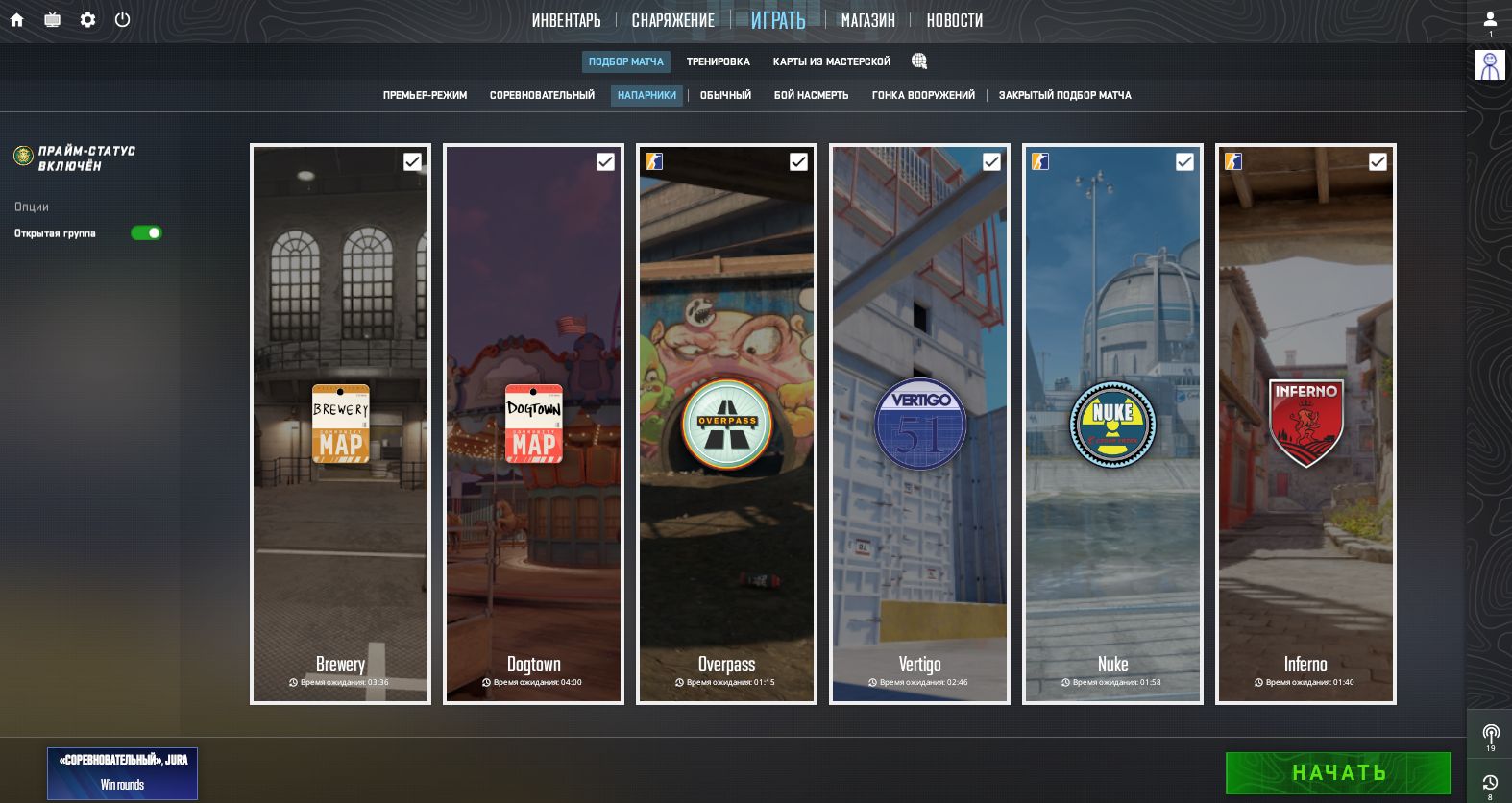This screenshot has height=803, width=1512.
Task: Start matchmaking with the green НАЧАТЬ button
Action: coord(1337,773)
